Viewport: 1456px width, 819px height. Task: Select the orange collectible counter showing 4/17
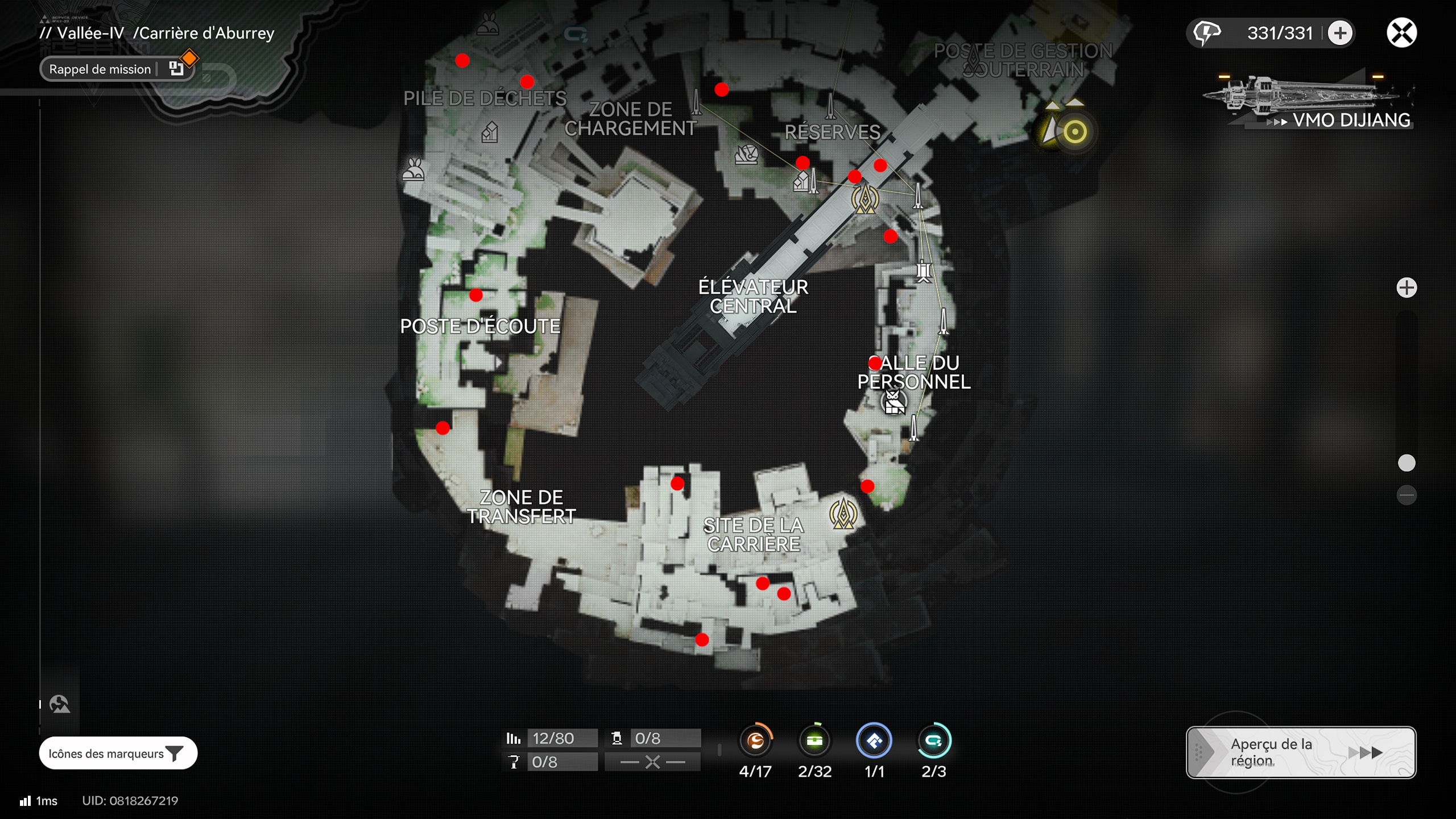tap(755, 741)
